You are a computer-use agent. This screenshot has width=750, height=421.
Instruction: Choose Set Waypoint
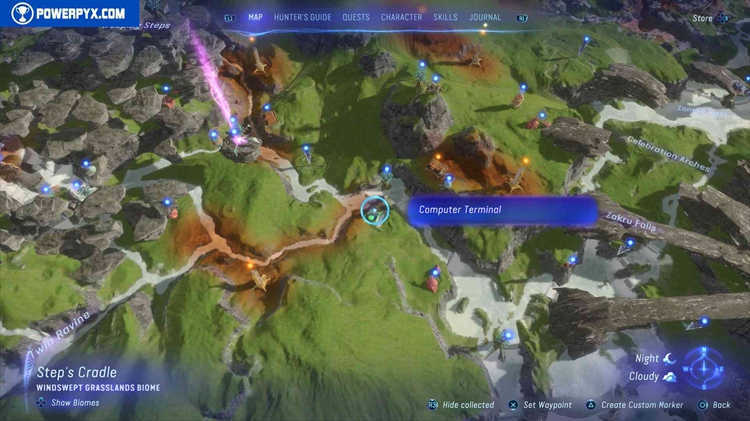(541, 405)
